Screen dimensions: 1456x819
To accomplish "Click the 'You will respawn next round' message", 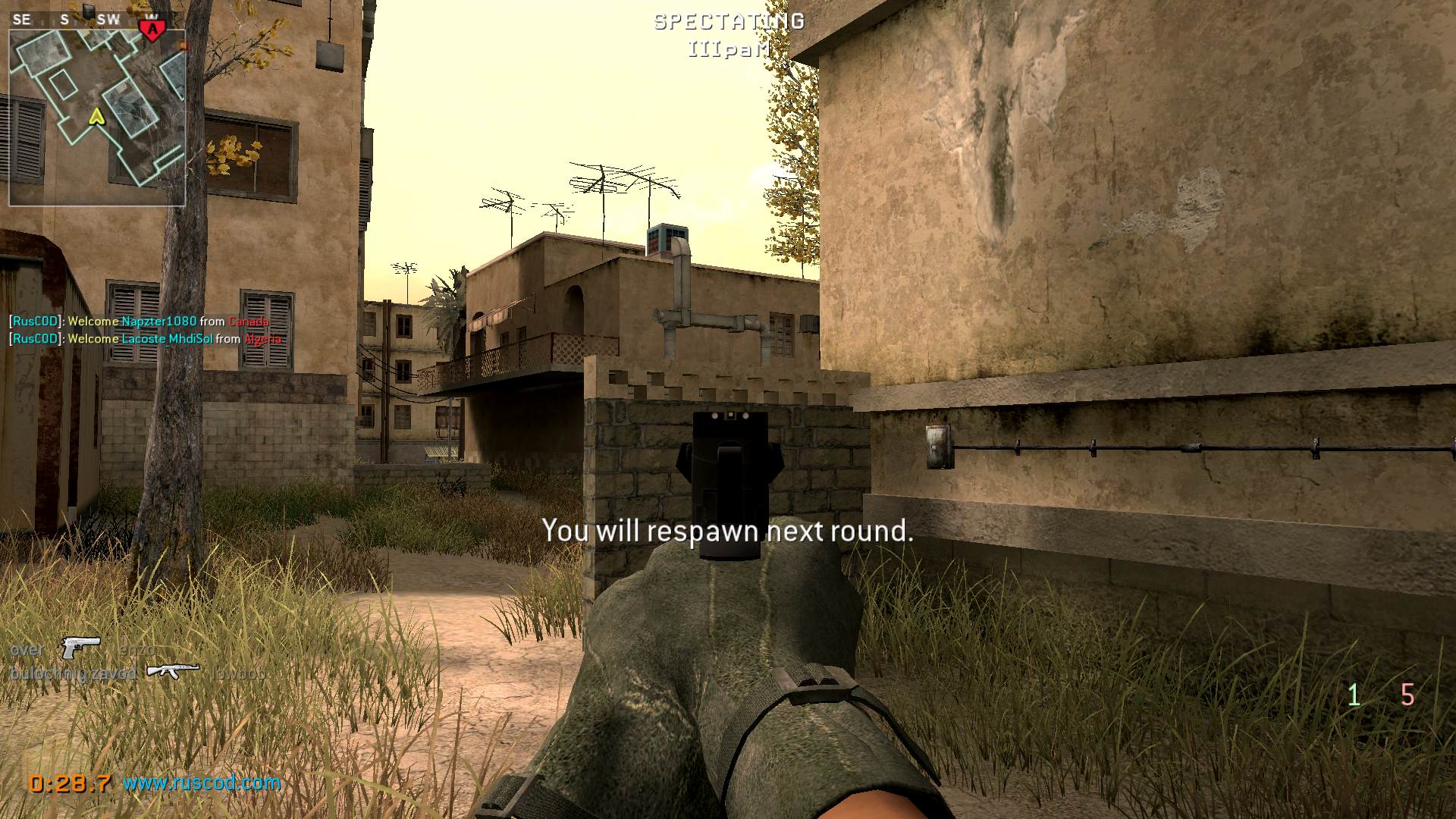I will pos(727,532).
